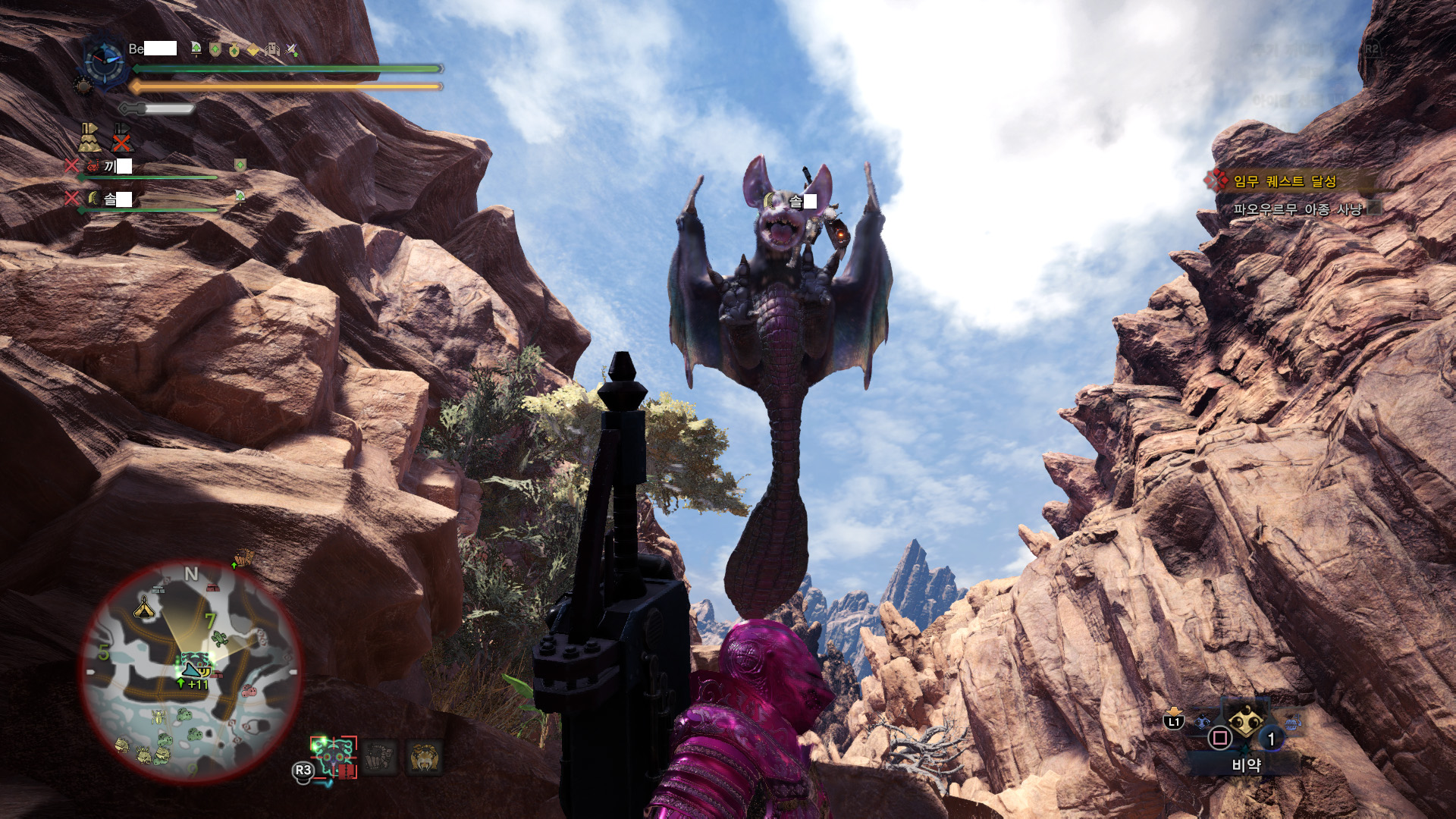This screenshot has height=819, width=1456.
Task: Inspect the defense-up shield buff icon
Action: (x=215, y=50)
